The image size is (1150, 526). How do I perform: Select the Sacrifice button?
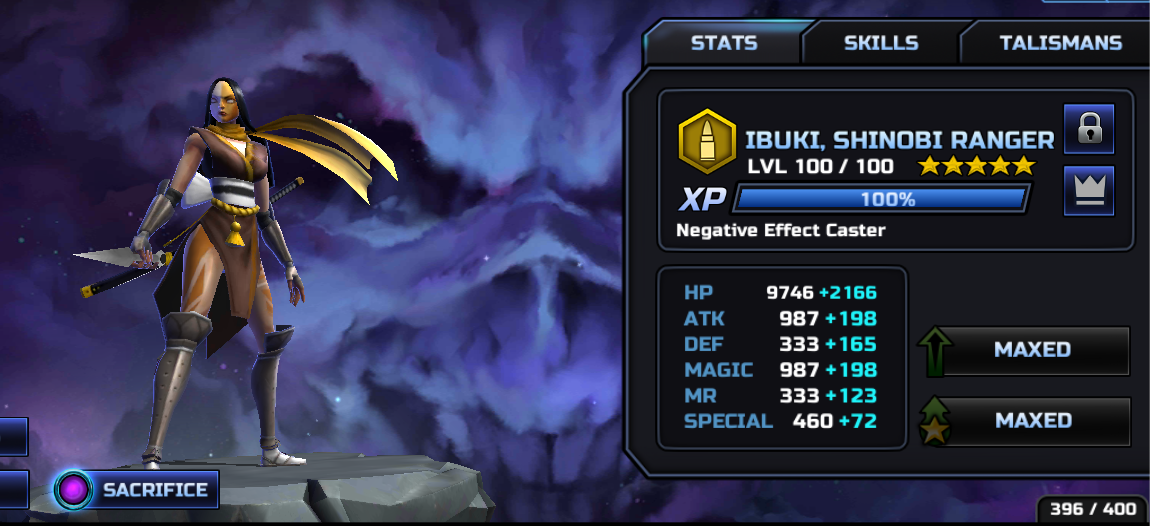tap(137, 490)
